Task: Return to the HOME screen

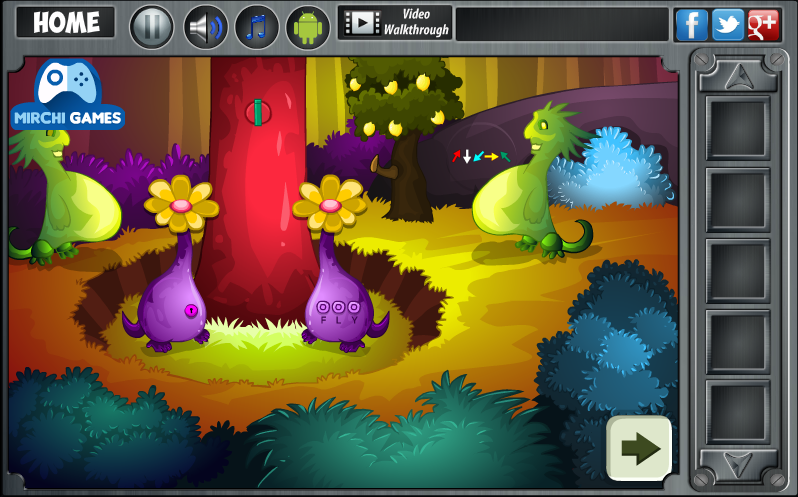Action: [66, 23]
